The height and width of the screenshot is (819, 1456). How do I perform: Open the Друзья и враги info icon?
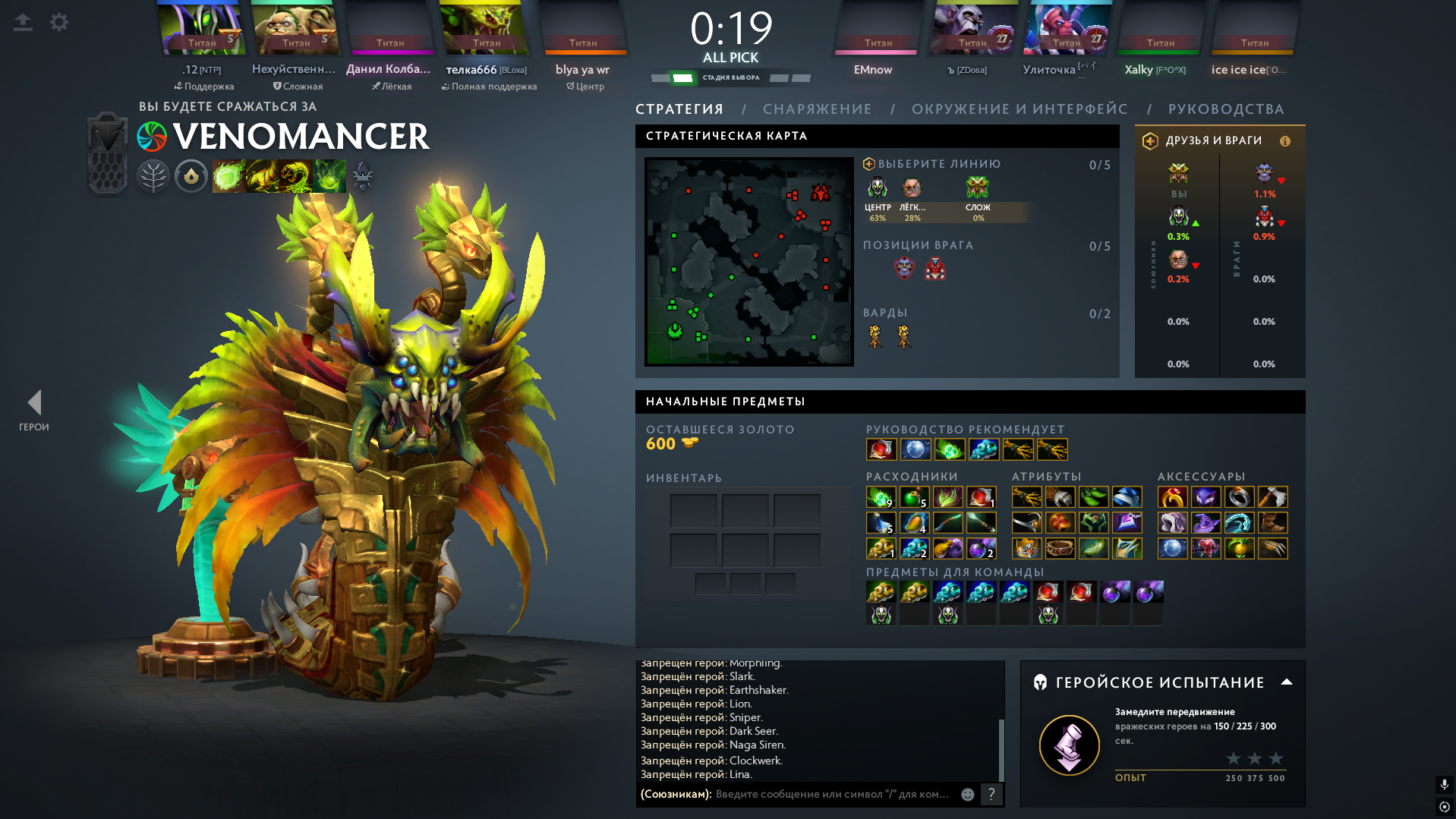tap(1285, 141)
